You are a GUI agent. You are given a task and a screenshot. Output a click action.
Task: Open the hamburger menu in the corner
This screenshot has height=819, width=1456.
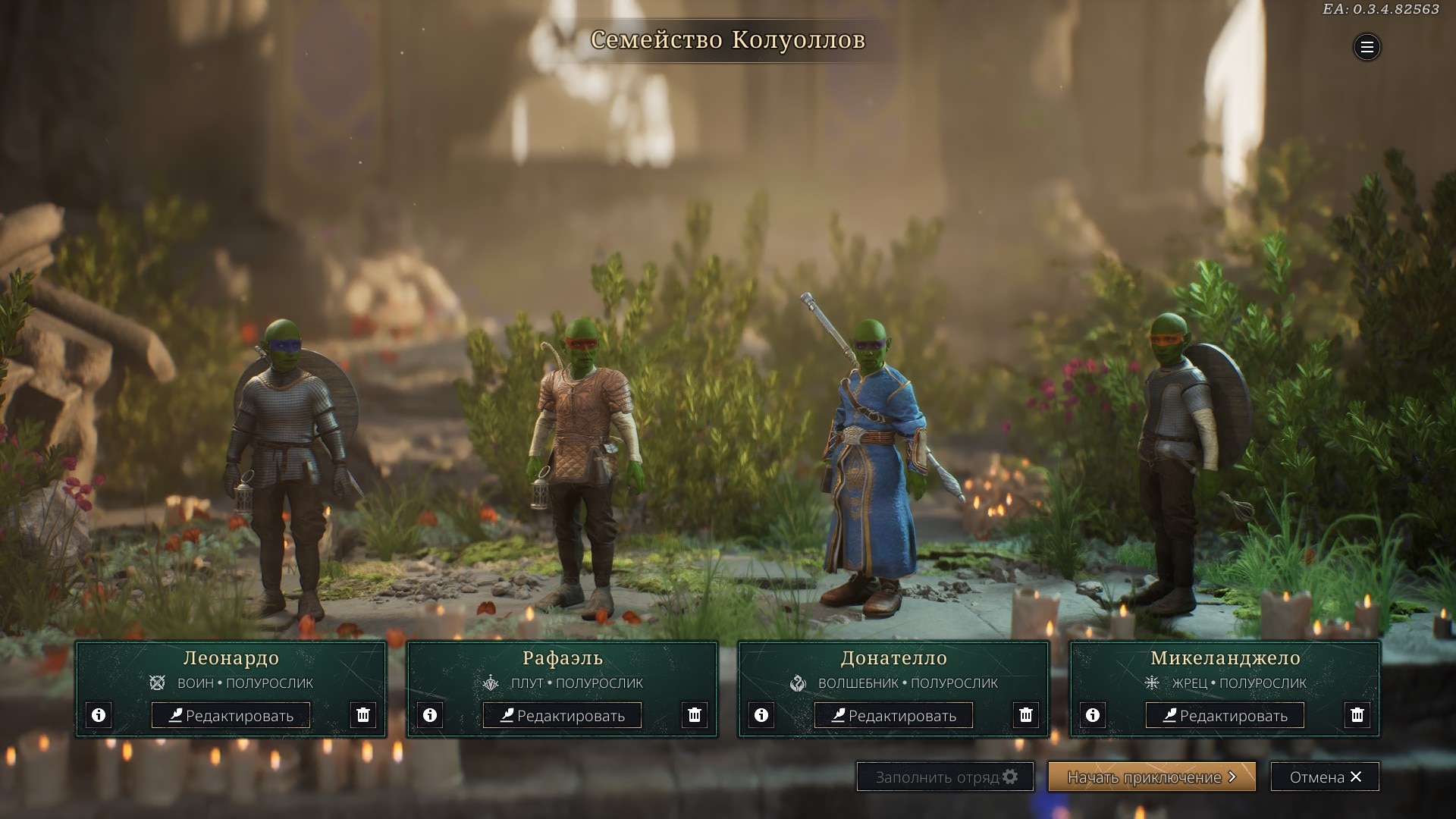click(1367, 48)
